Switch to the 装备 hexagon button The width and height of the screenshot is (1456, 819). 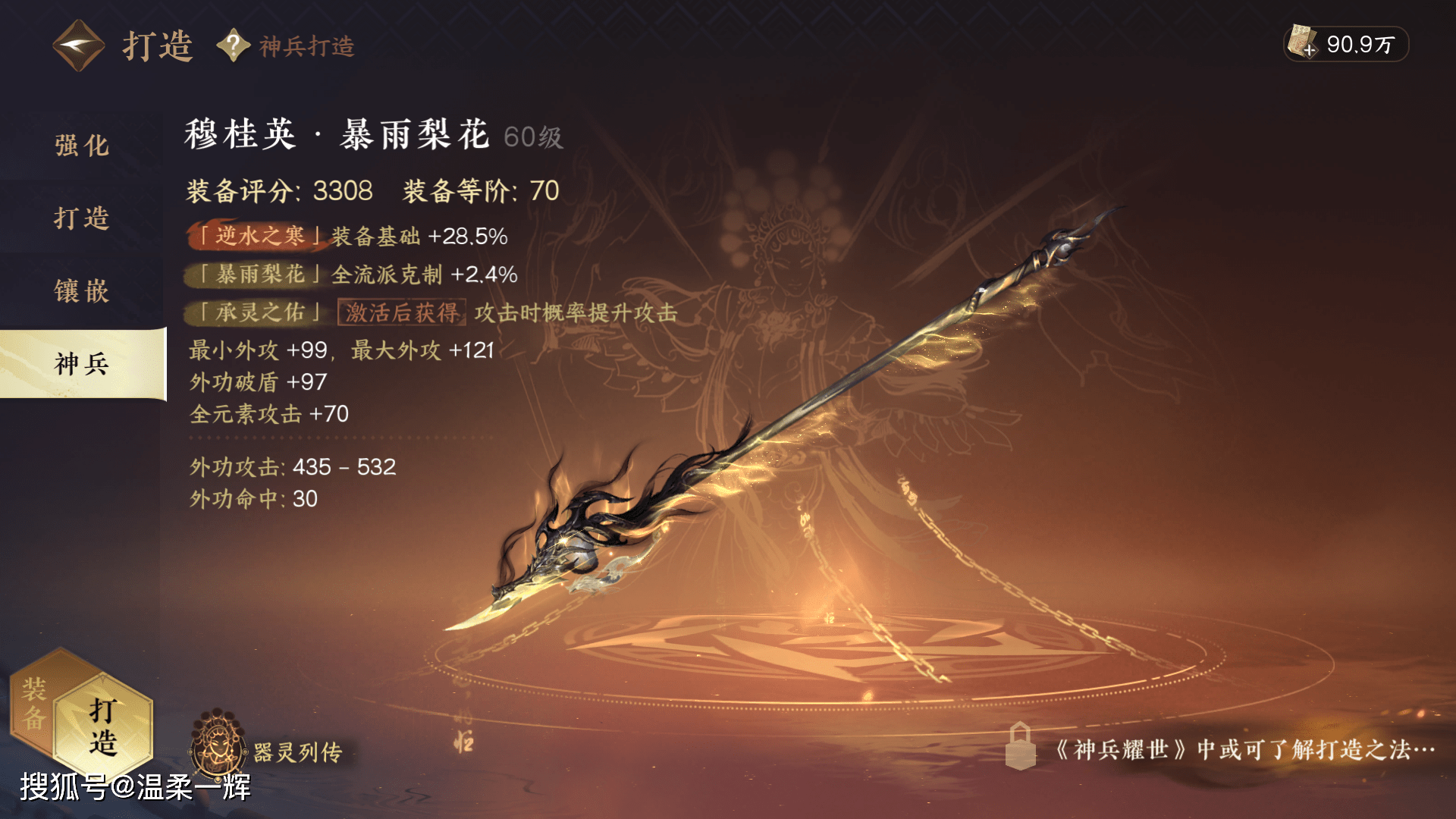(34, 704)
